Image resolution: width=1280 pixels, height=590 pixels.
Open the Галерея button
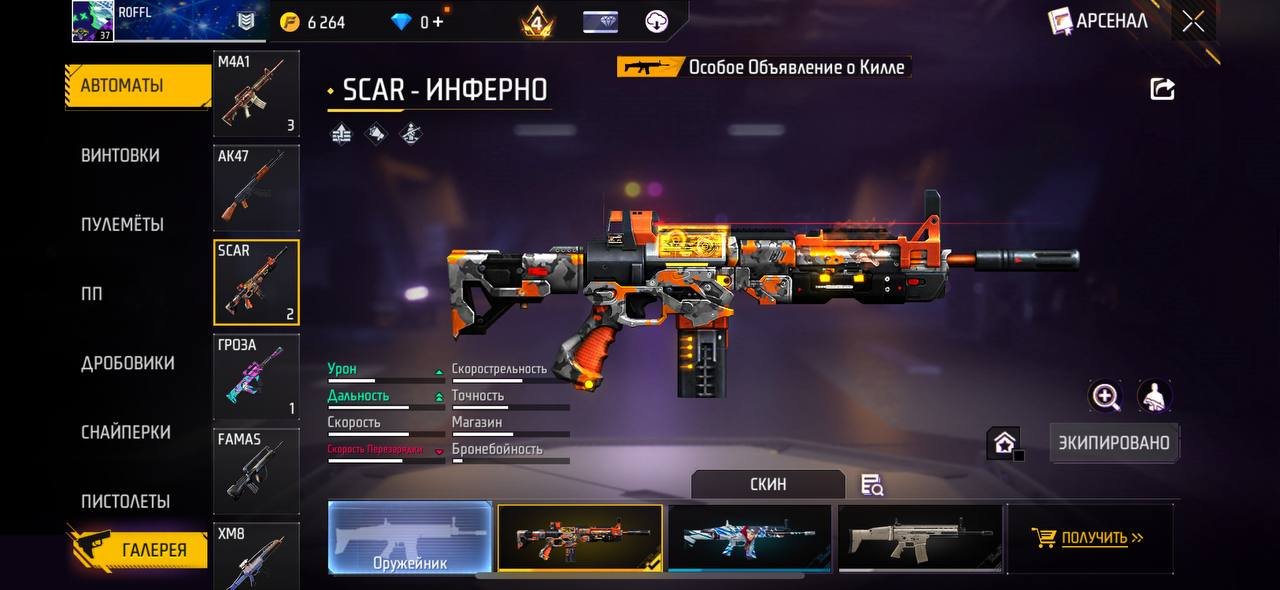138,549
